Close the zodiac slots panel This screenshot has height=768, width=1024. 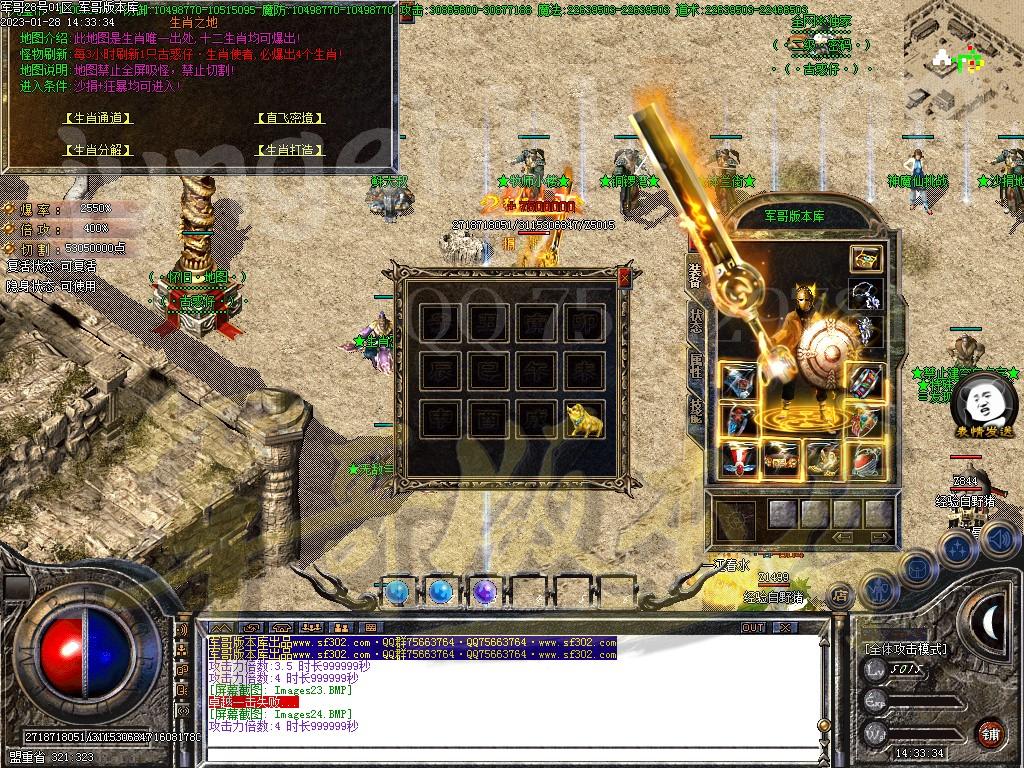point(625,277)
